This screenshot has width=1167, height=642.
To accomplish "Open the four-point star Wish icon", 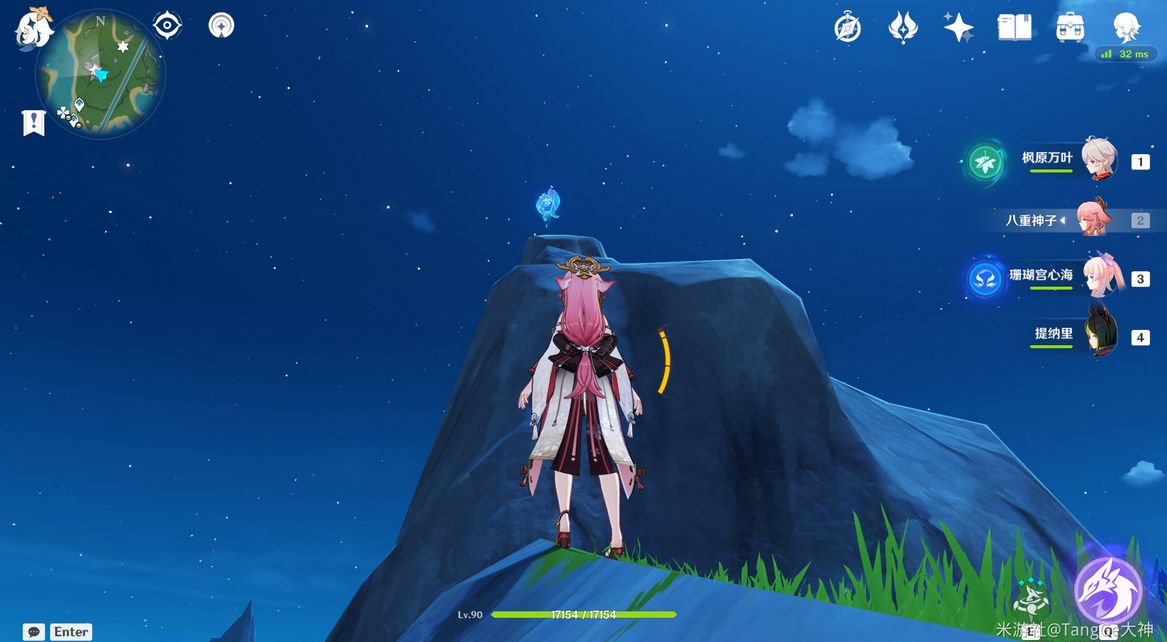I will pos(958,27).
